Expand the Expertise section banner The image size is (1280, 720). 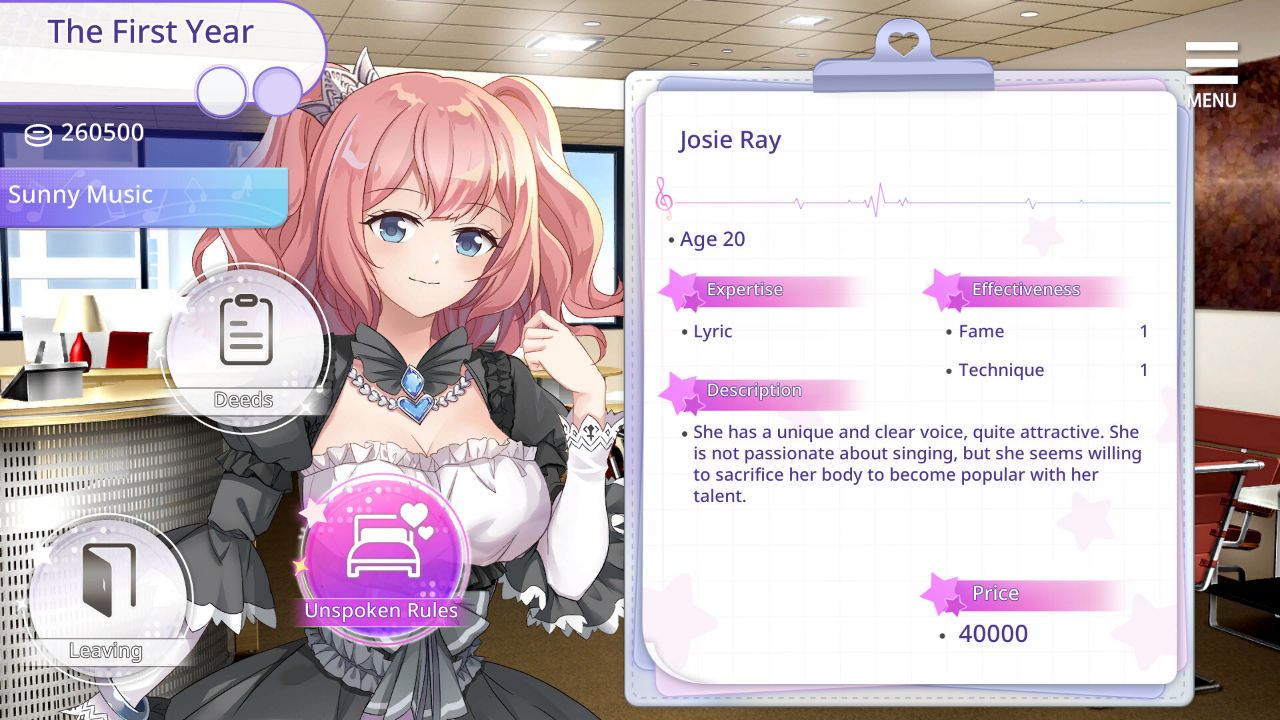(745, 290)
